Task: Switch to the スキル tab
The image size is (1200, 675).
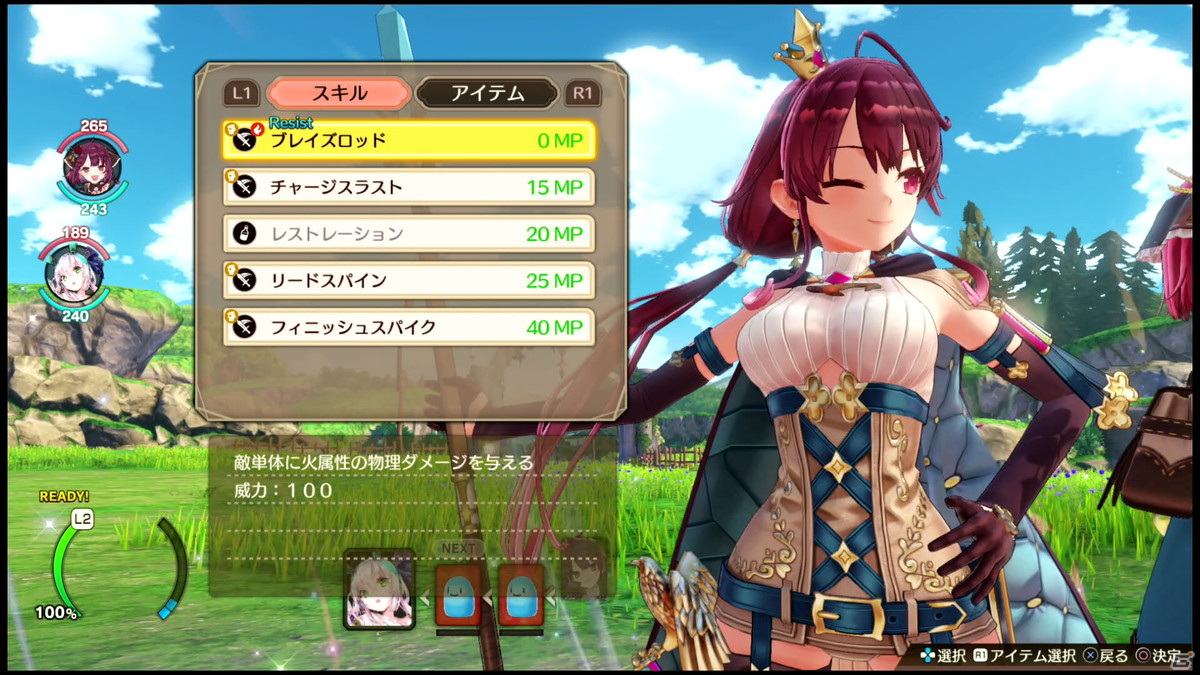Action: [339, 94]
